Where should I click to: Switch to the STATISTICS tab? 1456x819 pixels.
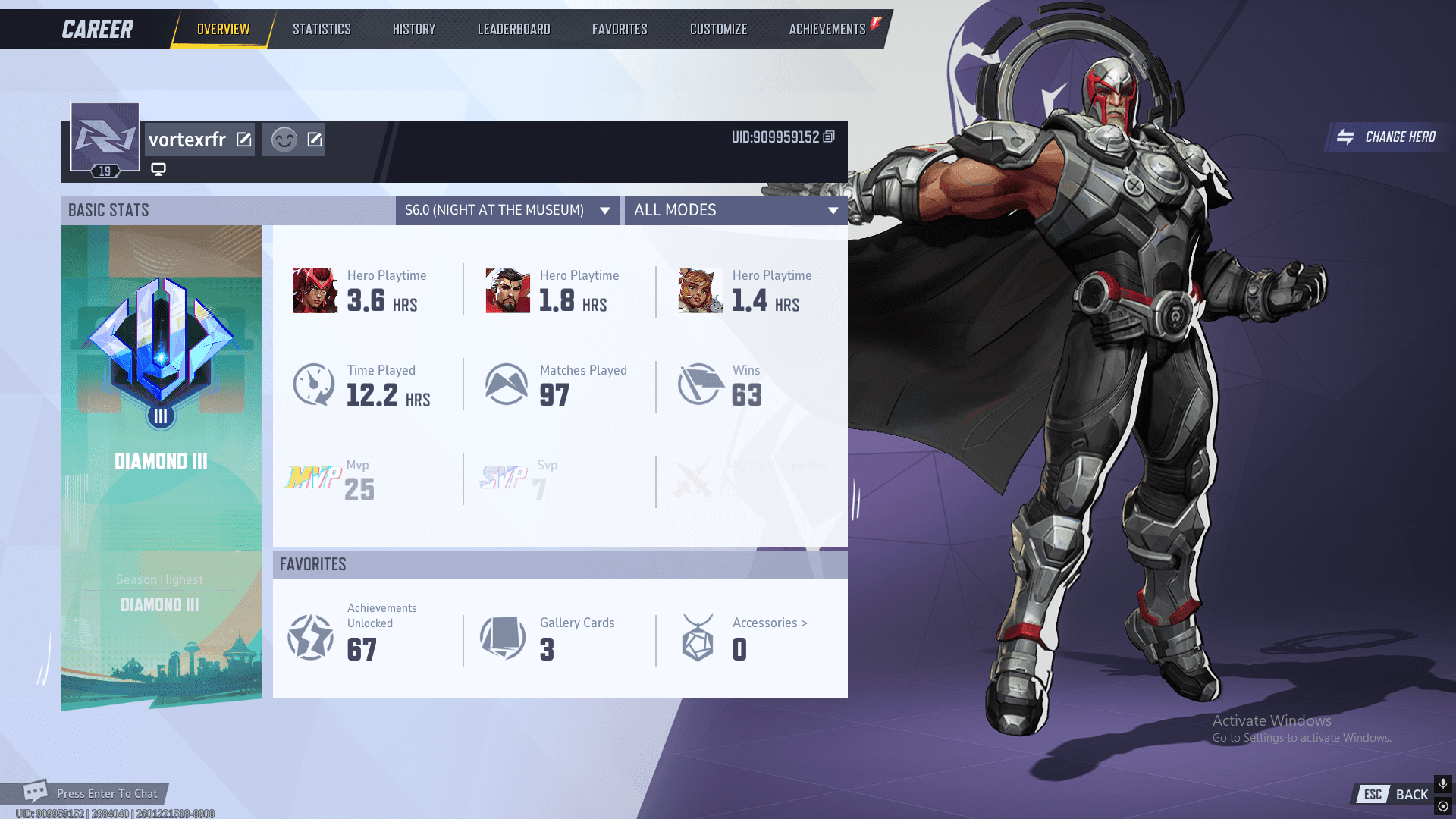[x=322, y=29]
